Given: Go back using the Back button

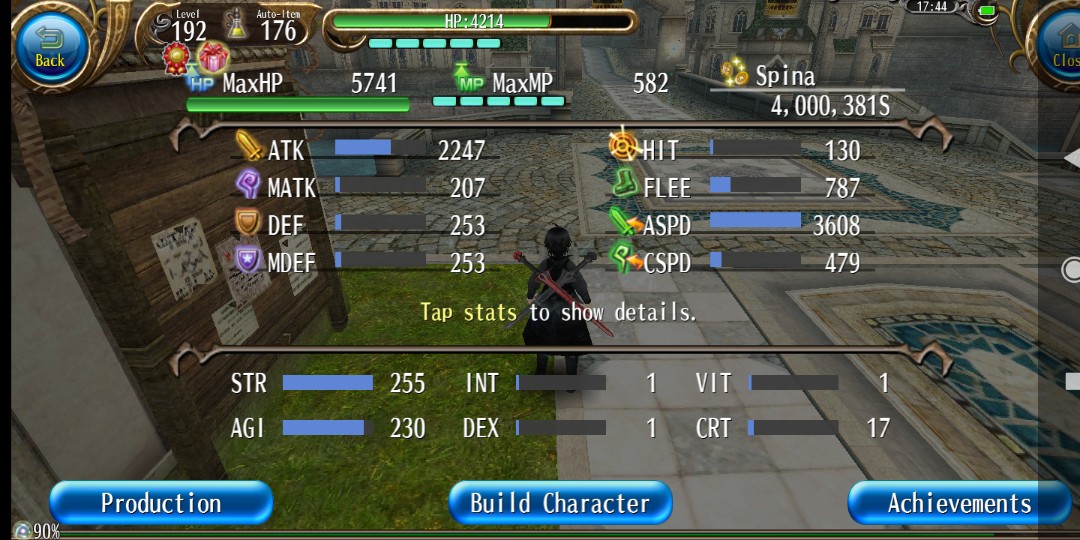Looking at the screenshot, I should pos(49,47).
